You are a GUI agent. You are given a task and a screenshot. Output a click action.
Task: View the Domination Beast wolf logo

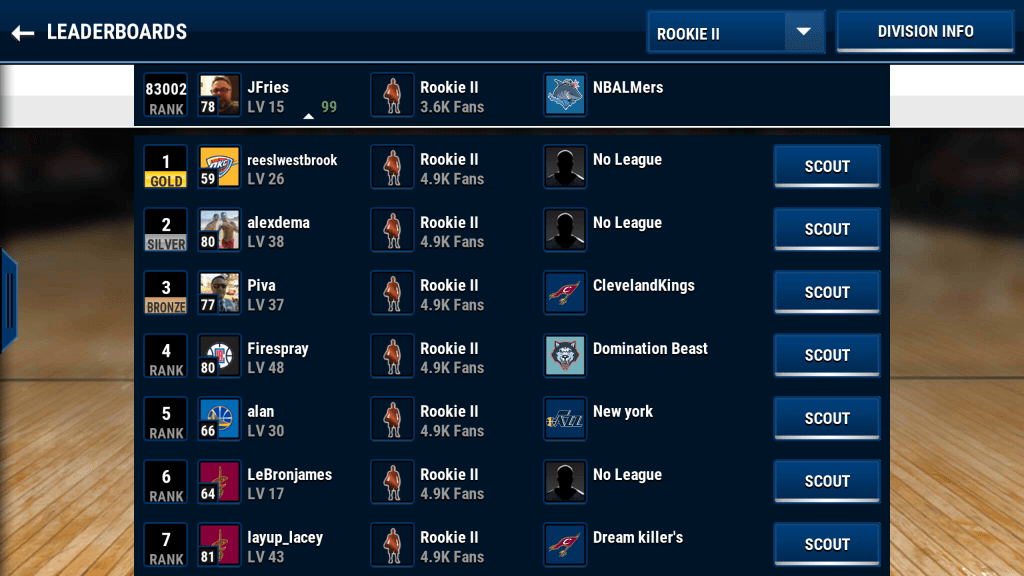tap(566, 357)
